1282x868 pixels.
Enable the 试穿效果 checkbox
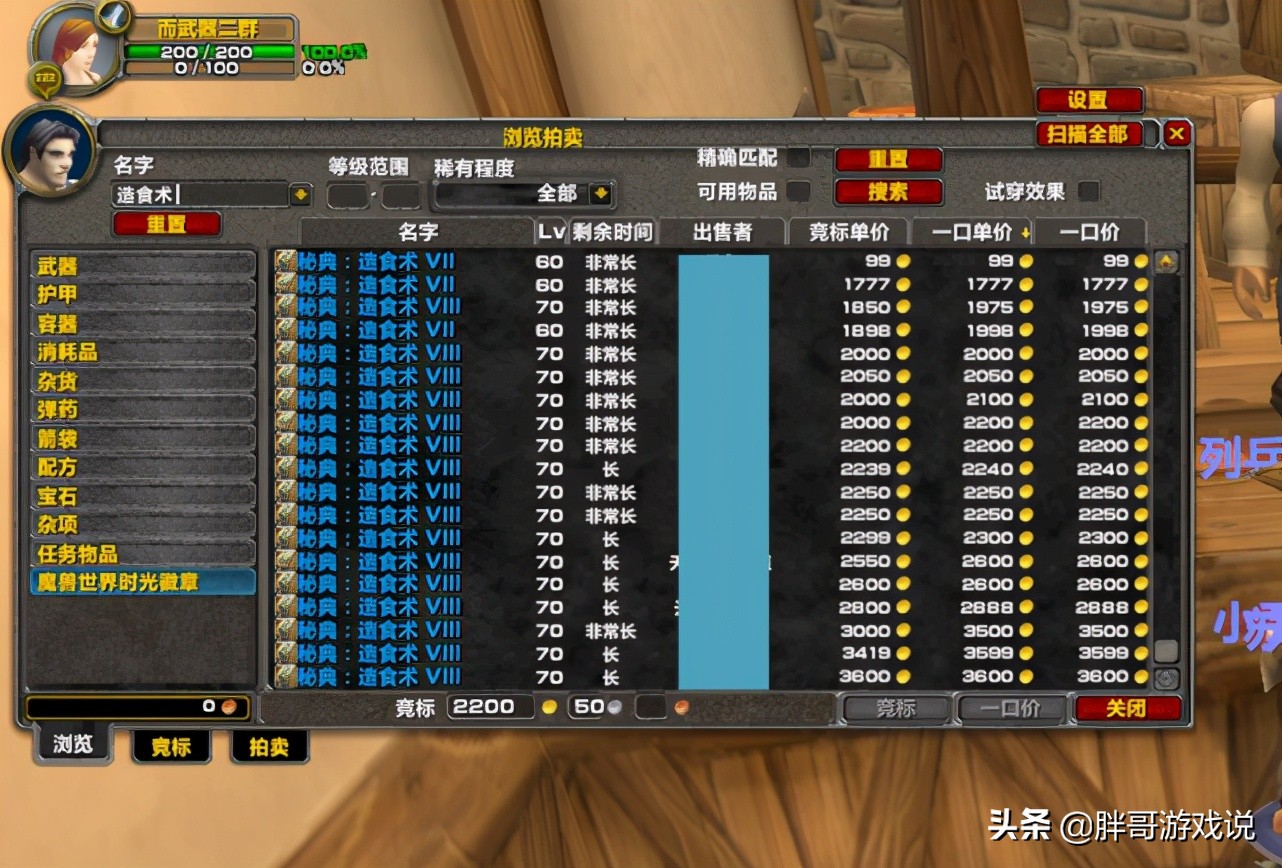[1088, 192]
